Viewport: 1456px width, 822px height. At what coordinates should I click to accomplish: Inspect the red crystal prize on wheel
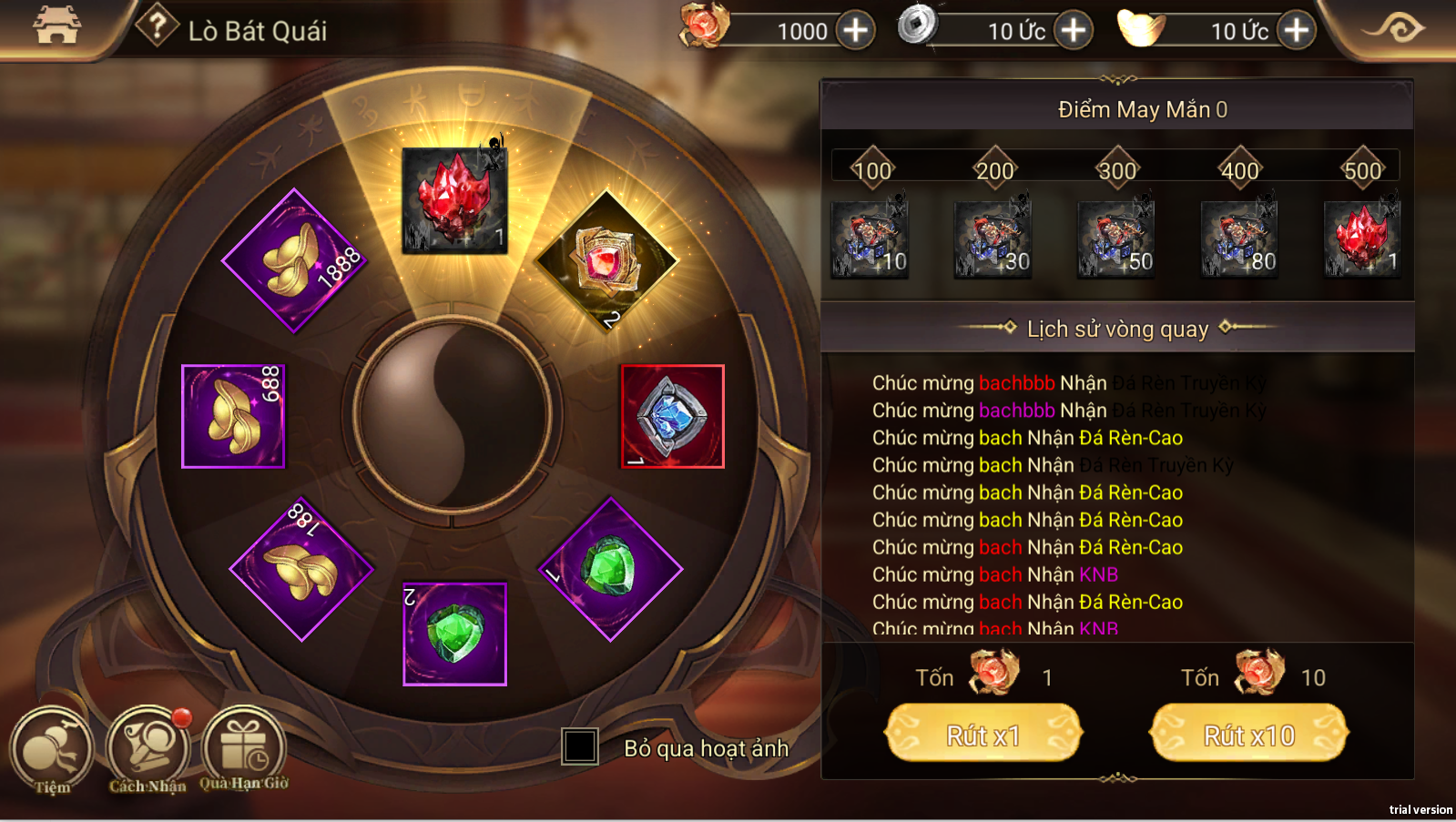point(454,200)
